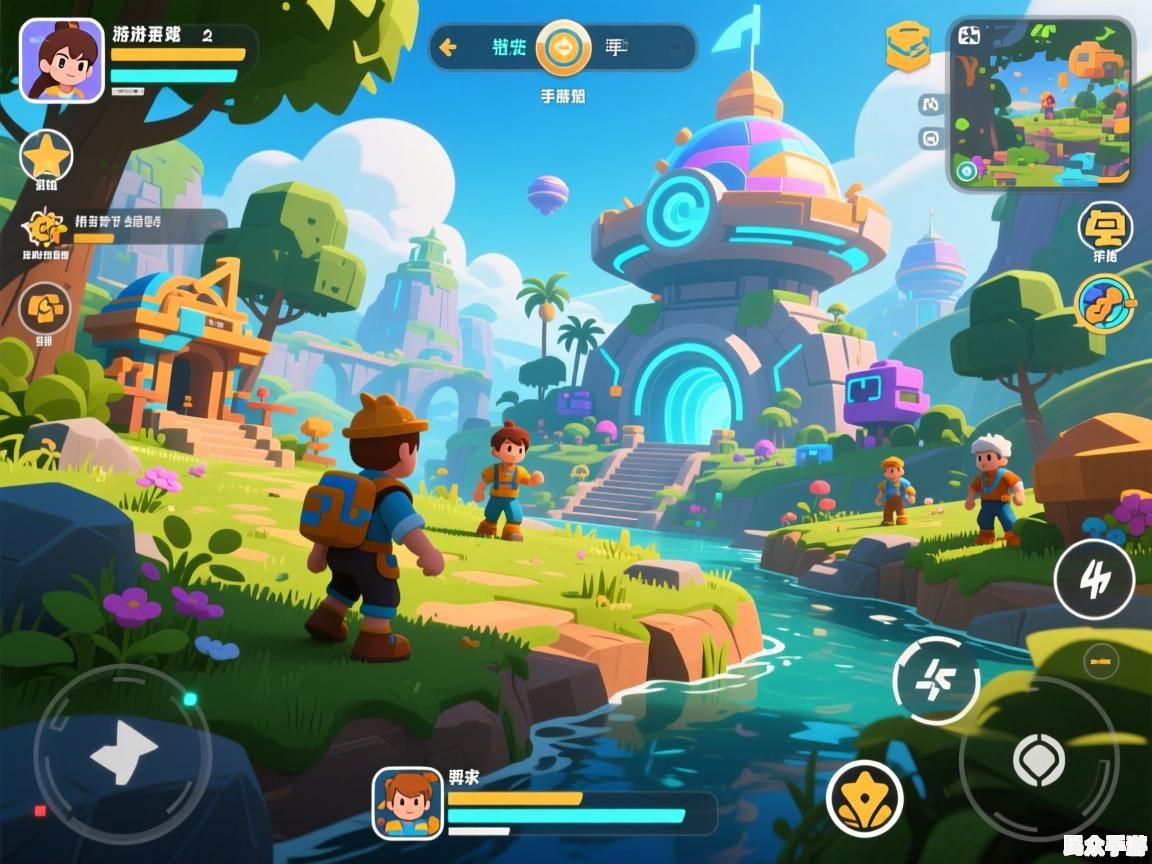Toggle the lower small tab left of minimap

click(x=931, y=138)
